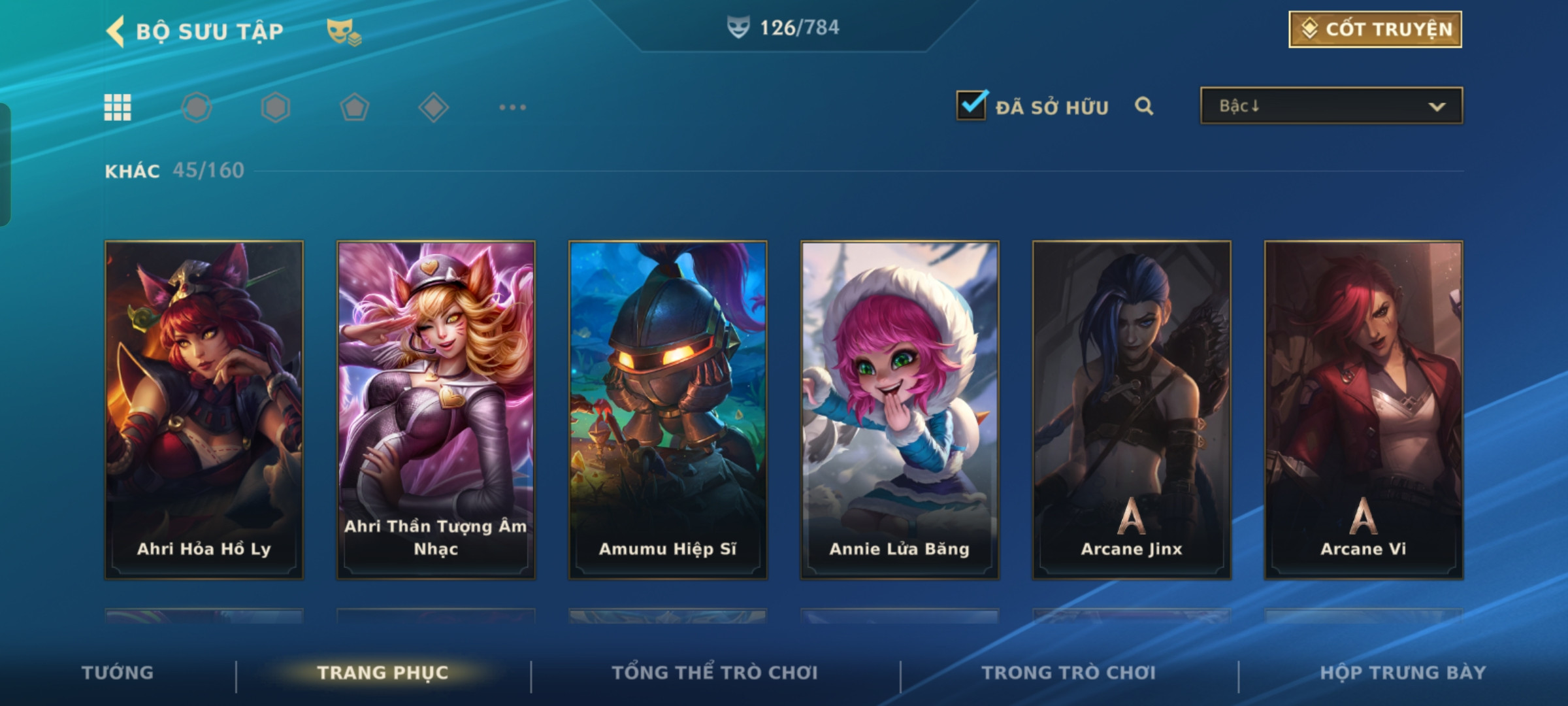The width and height of the screenshot is (1568, 706).
Task: Show all skins with grid filter
Action: pos(118,107)
